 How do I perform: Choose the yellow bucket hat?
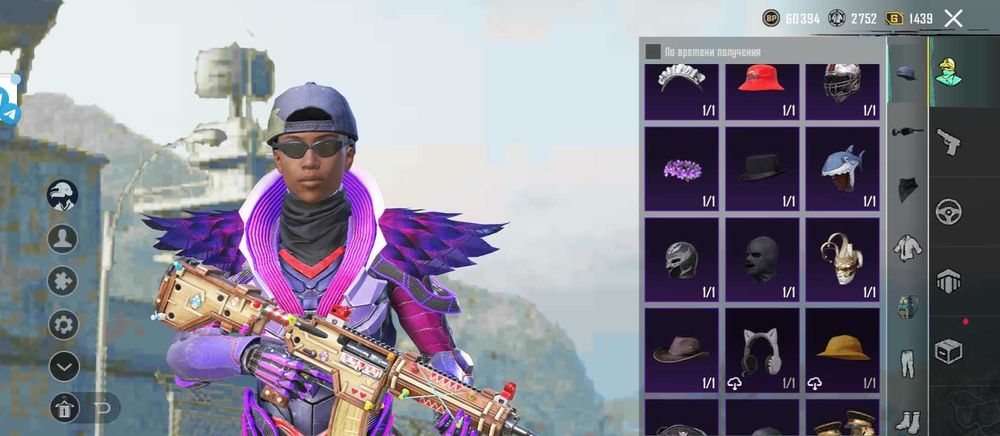(x=842, y=349)
